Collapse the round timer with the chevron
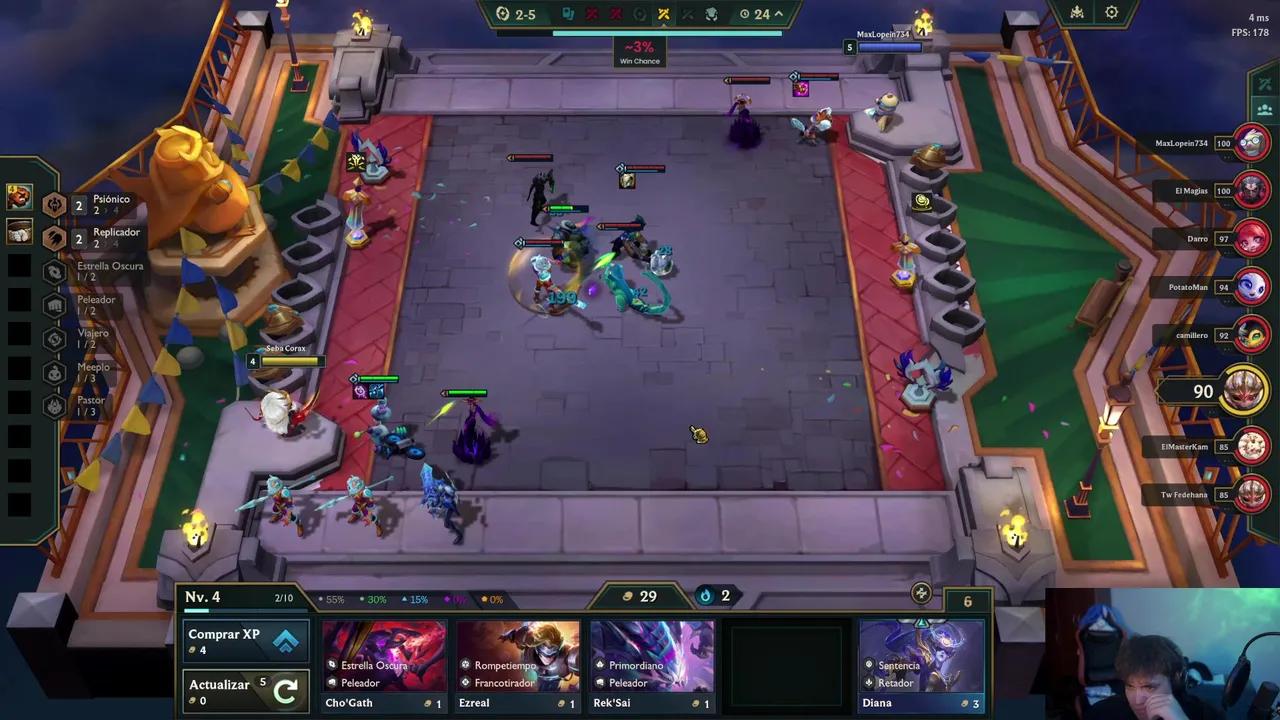 pyautogui.click(x=777, y=14)
